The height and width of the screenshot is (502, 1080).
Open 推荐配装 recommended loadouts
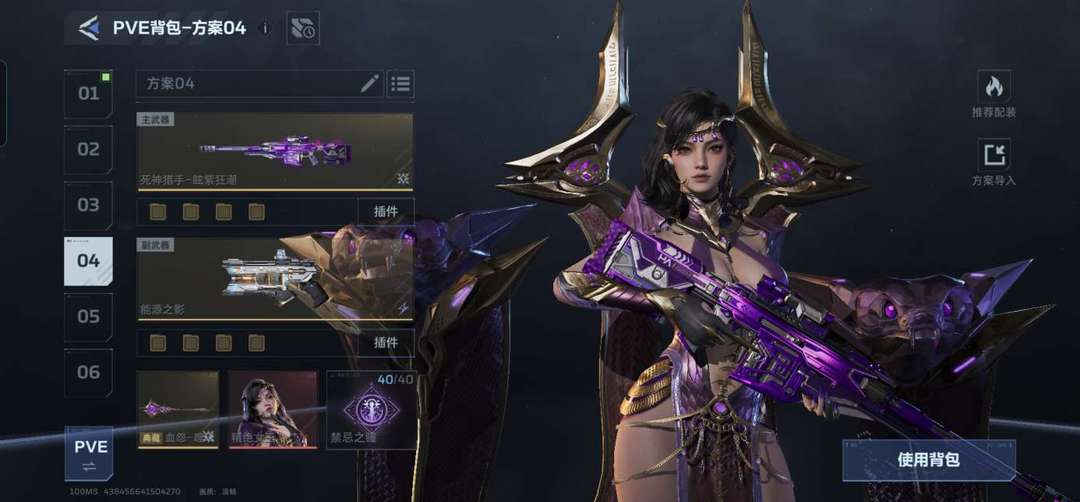pyautogui.click(x=993, y=95)
